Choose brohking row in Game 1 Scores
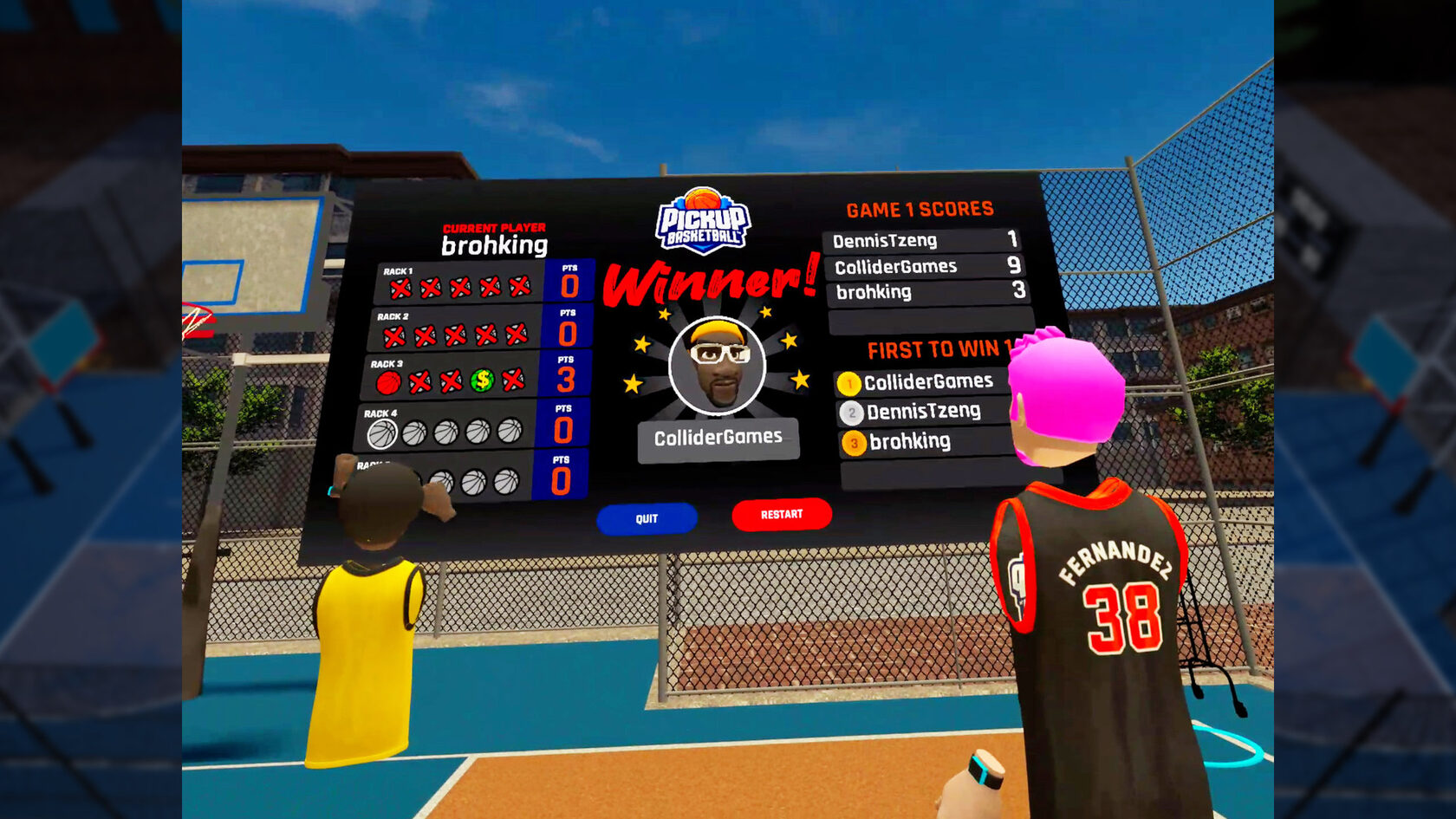The height and width of the screenshot is (819, 1456). [927, 292]
